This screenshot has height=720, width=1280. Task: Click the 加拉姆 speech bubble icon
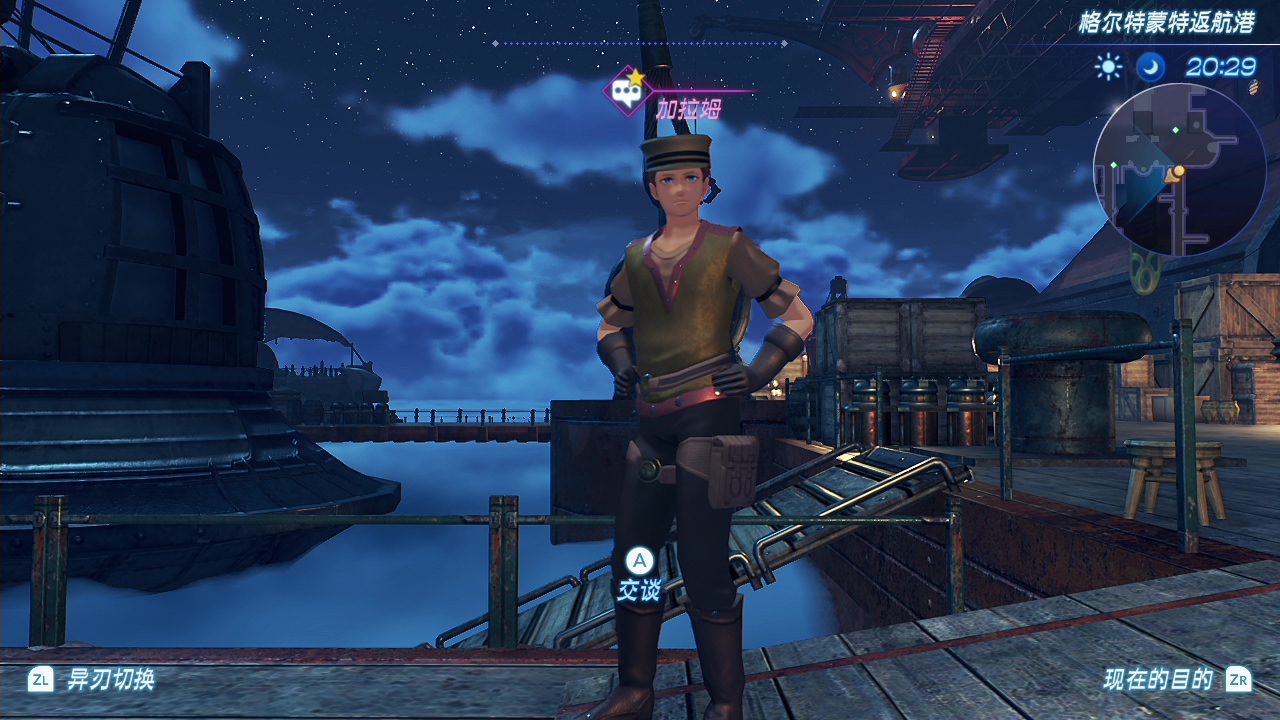pos(627,92)
